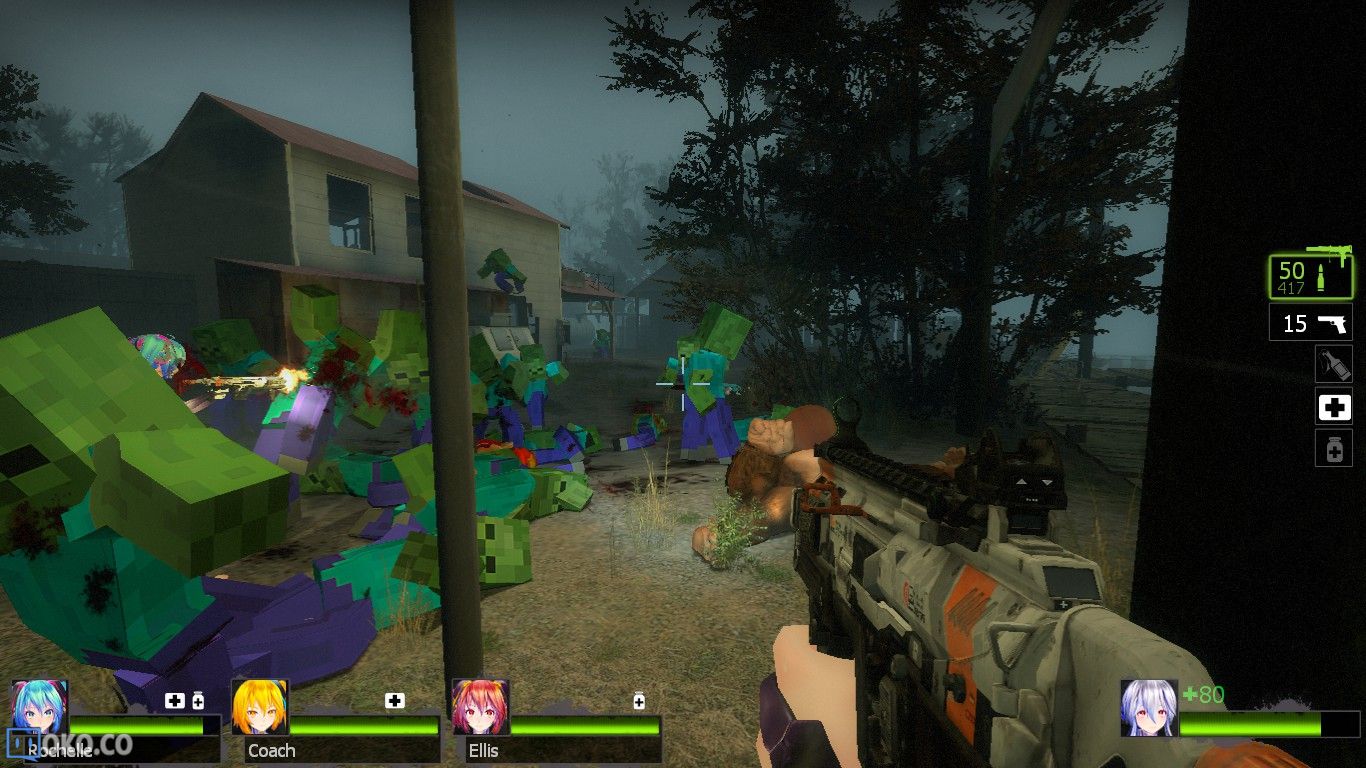The width and height of the screenshot is (1366, 768).
Task: Select Coach's blonde-haired portrait
Action: [260, 707]
